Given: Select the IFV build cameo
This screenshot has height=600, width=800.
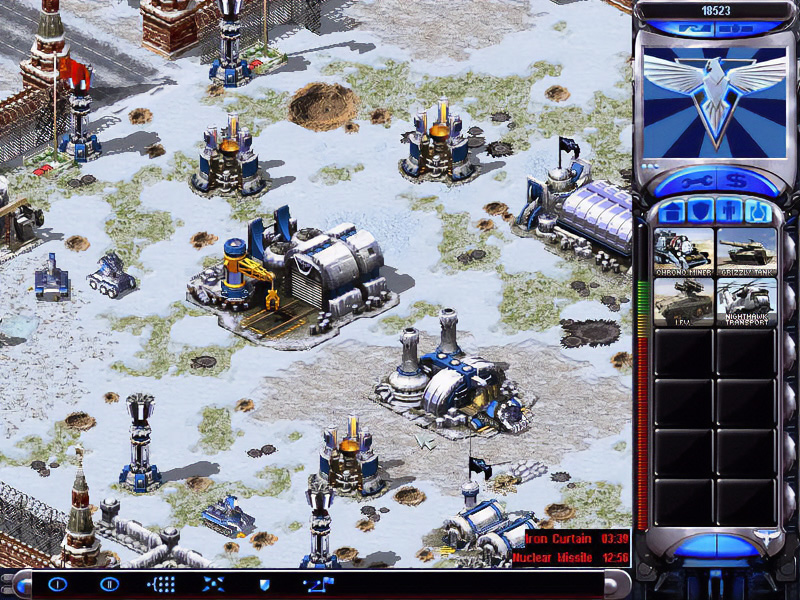Looking at the screenshot, I should click(684, 302).
